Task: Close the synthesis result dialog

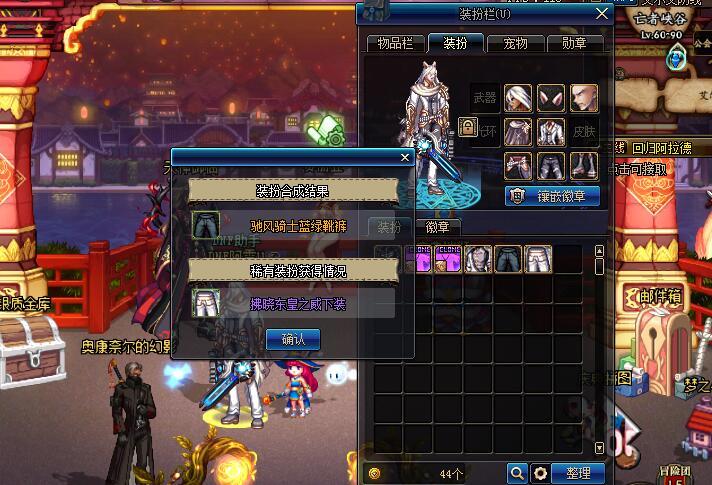Action: [x=405, y=157]
